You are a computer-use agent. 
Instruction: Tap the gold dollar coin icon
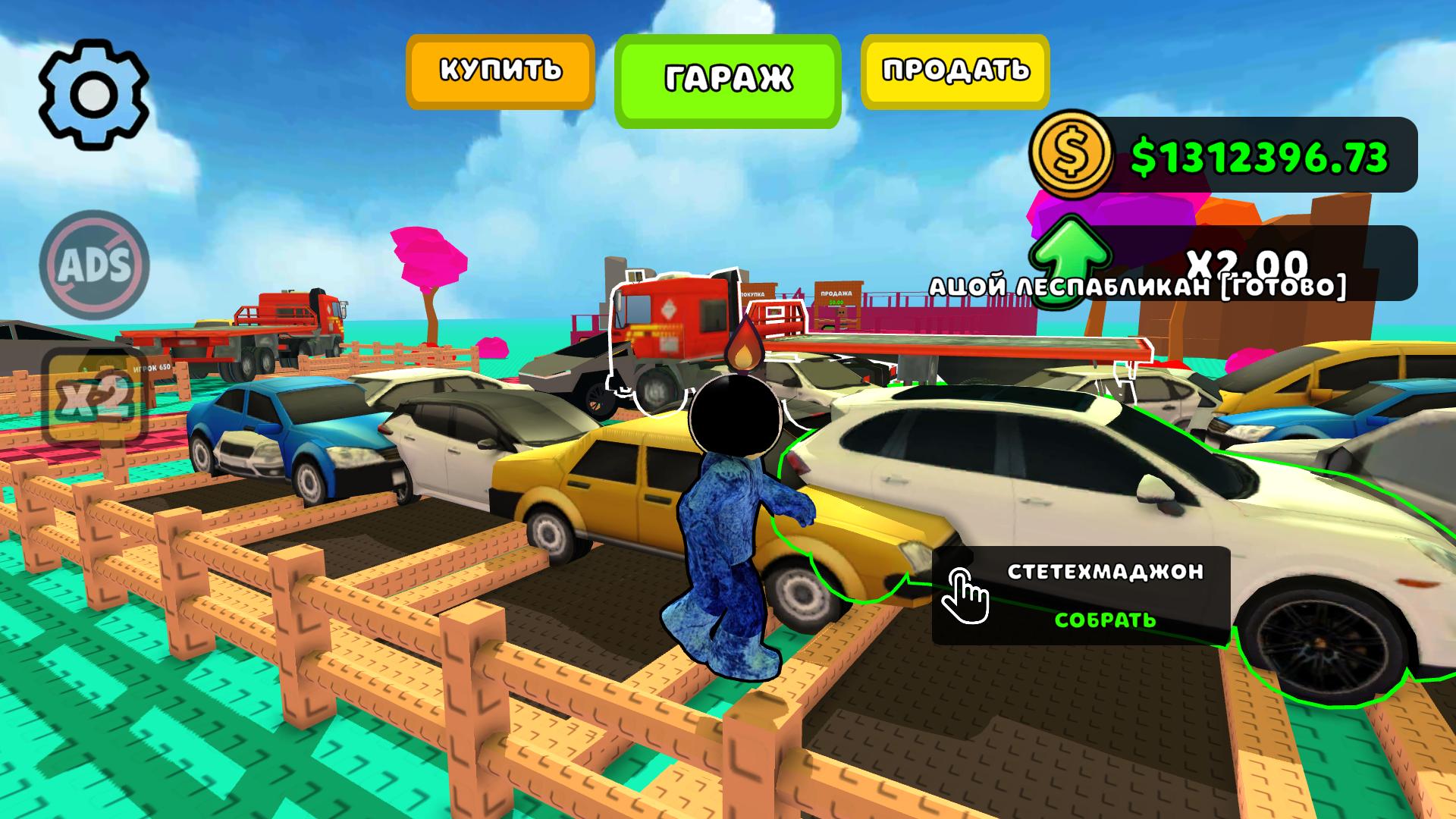click(1072, 157)
